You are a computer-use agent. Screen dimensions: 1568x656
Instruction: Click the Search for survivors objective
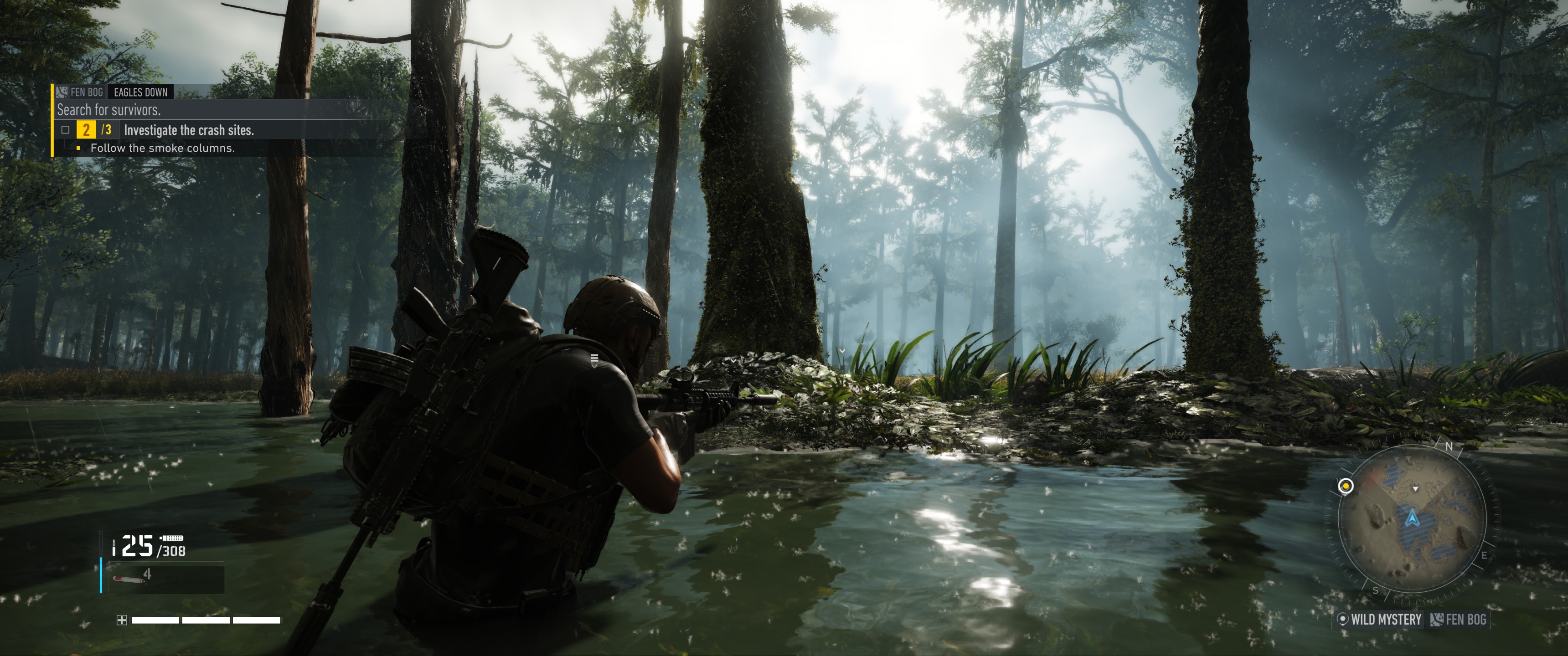pyautogui.click(x=109, y=110)
